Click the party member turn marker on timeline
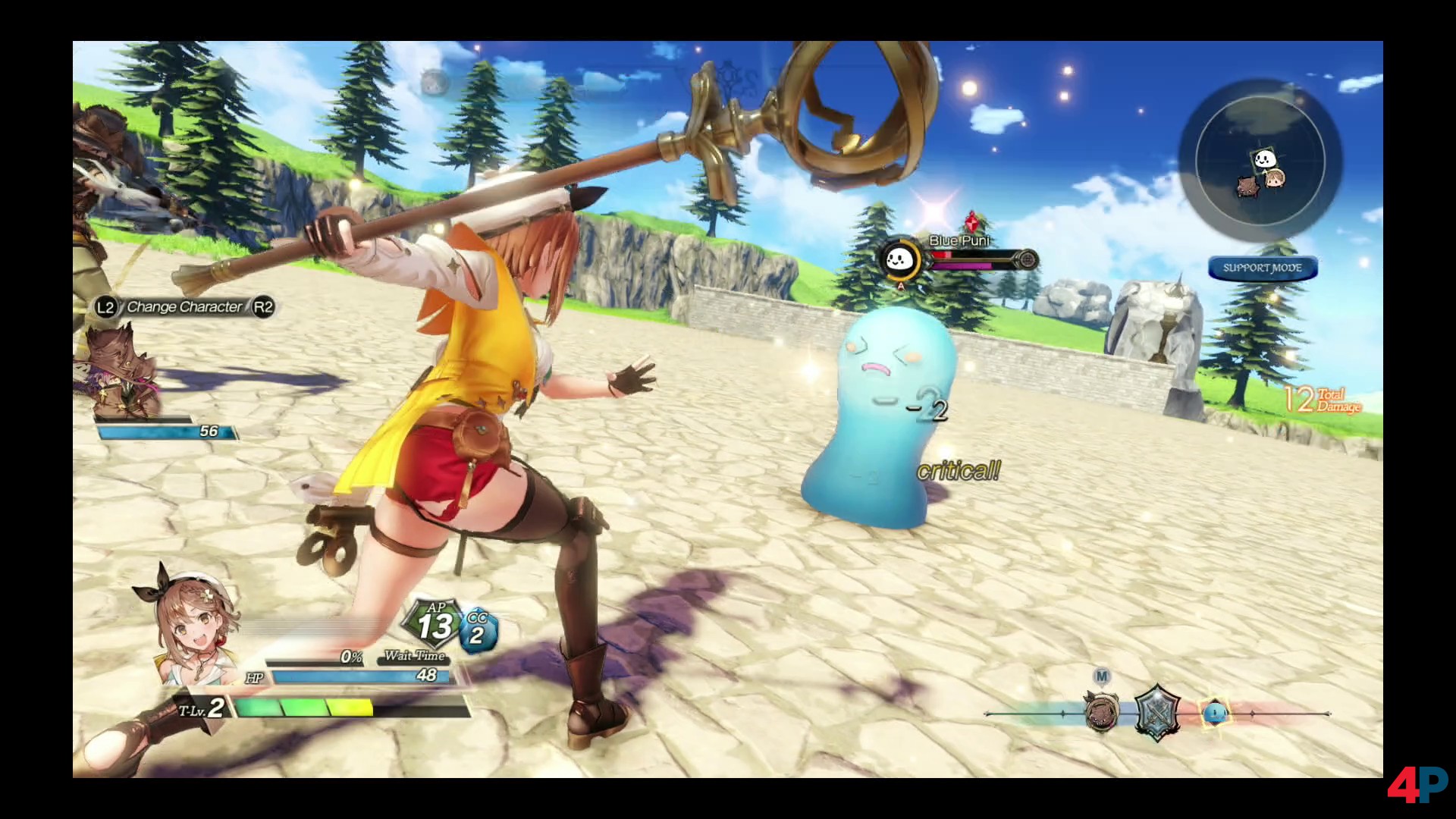 [x=1101, y=712]
